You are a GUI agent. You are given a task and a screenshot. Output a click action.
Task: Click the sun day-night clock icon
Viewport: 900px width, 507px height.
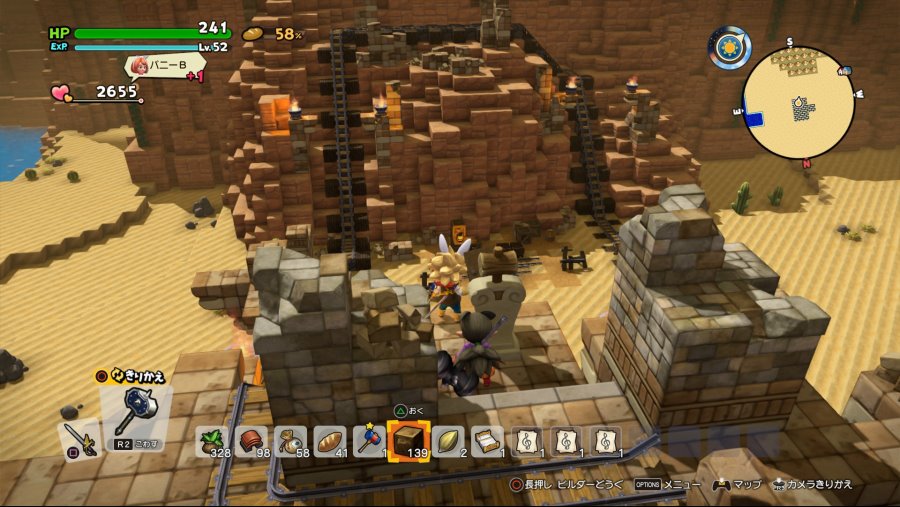[729, 47]
